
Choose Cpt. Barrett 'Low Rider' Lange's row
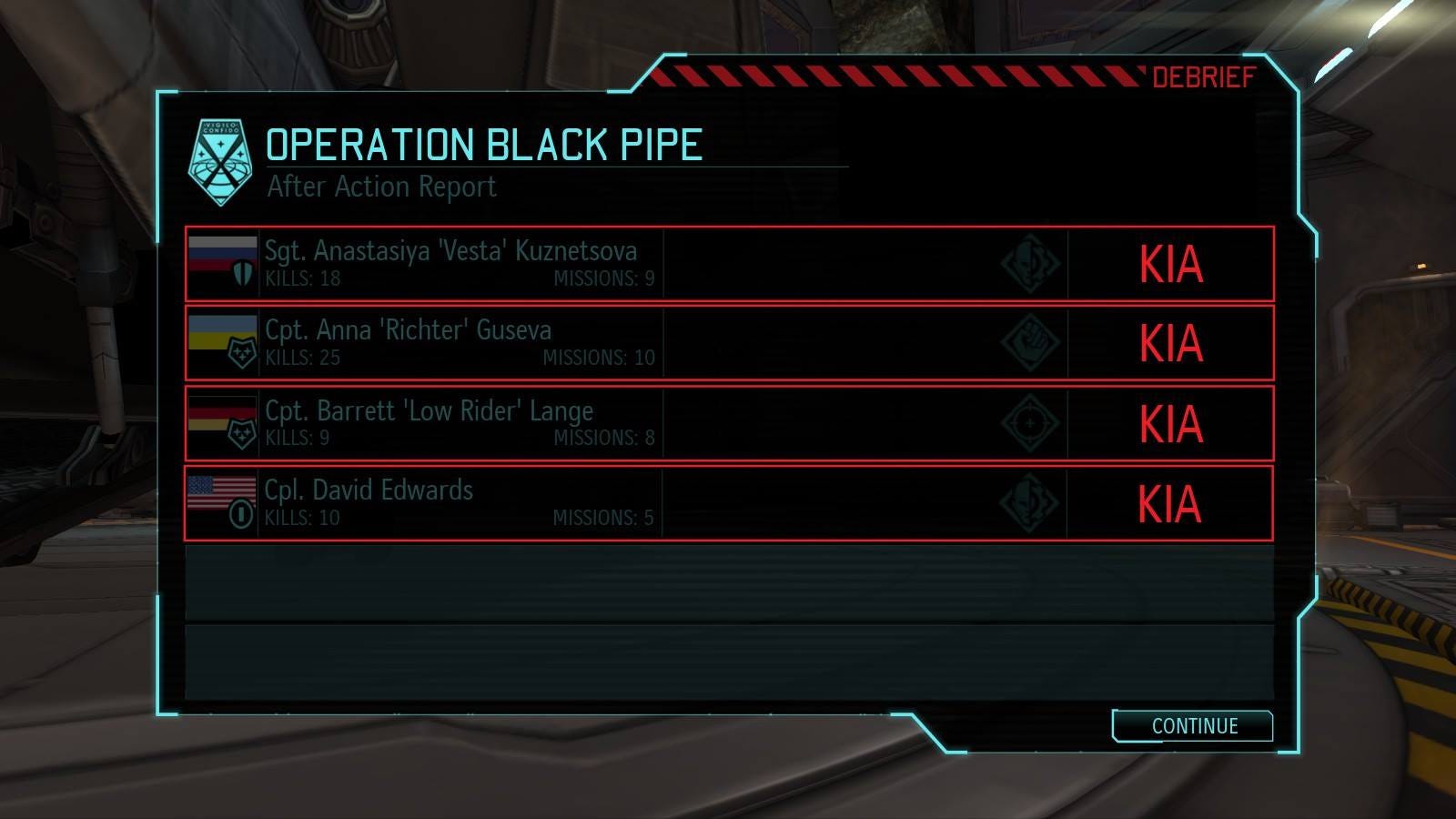[x=728, y=423]
